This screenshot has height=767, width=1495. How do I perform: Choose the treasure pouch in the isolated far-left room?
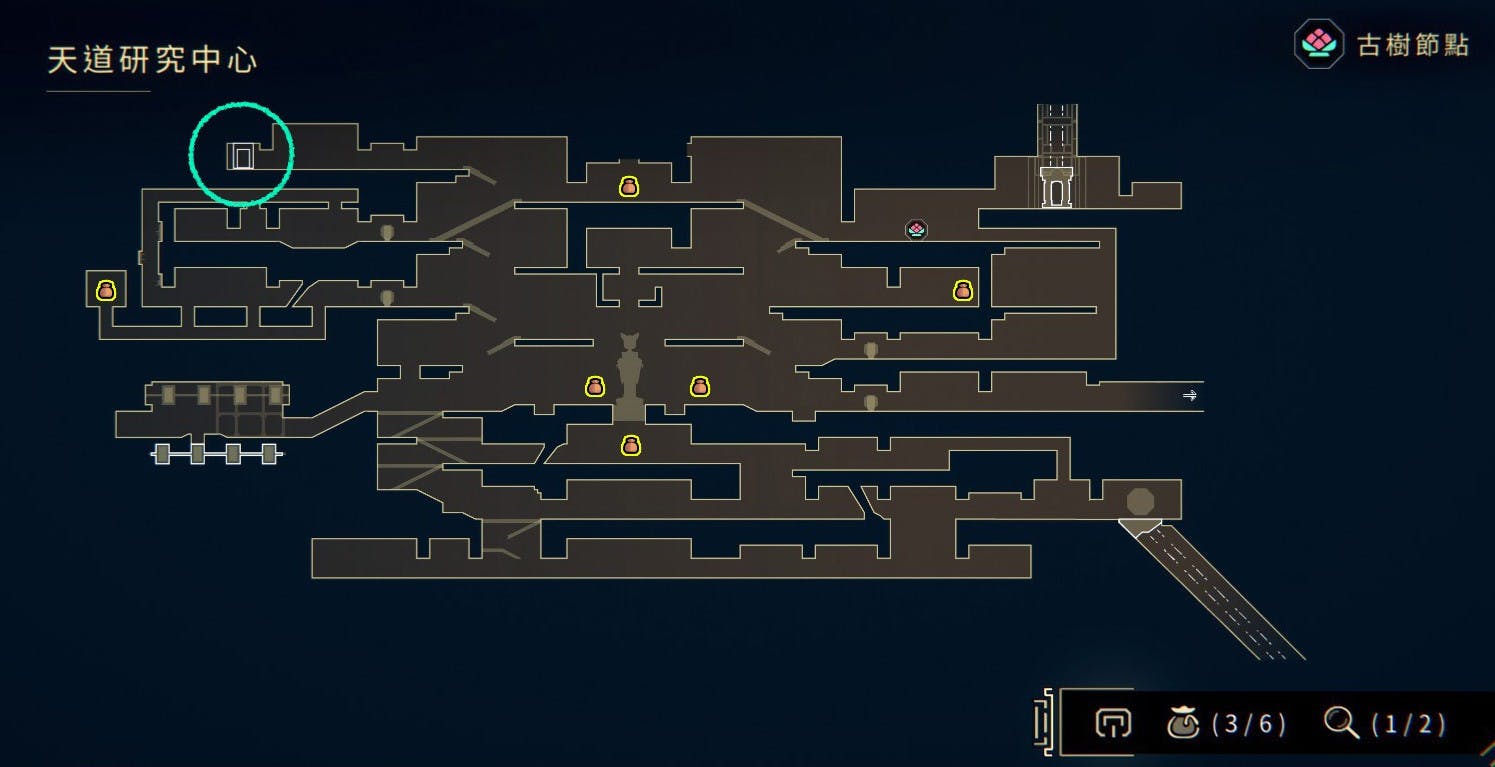106,291
